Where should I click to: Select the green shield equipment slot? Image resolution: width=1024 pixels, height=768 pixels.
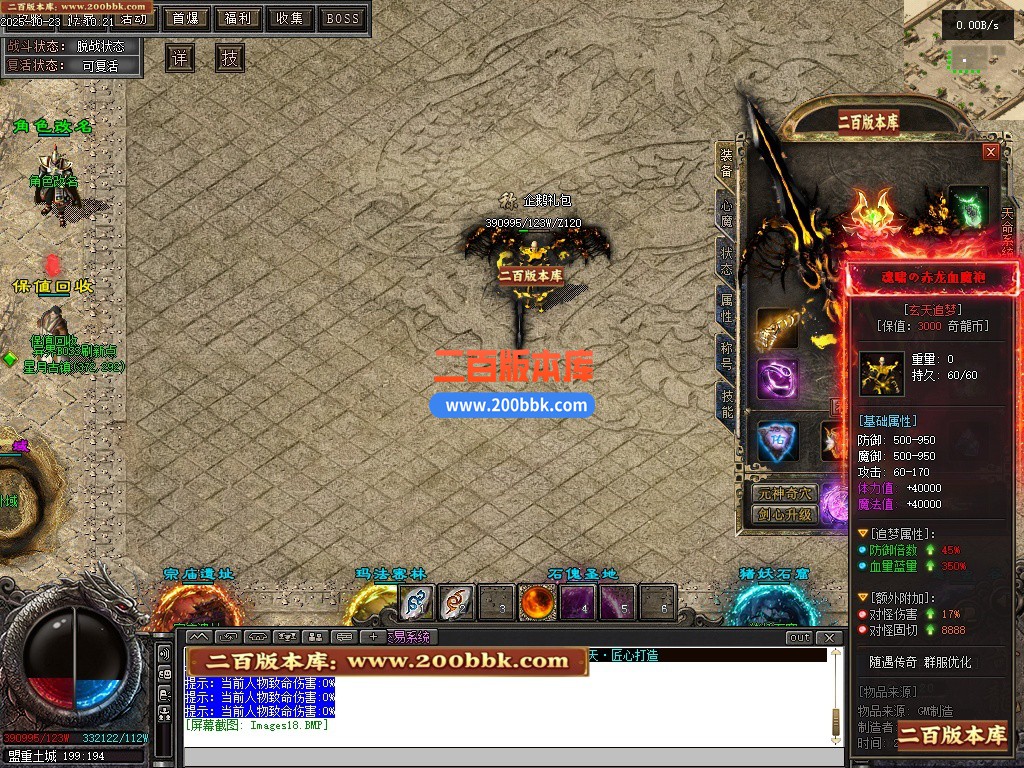click(968, 204)
